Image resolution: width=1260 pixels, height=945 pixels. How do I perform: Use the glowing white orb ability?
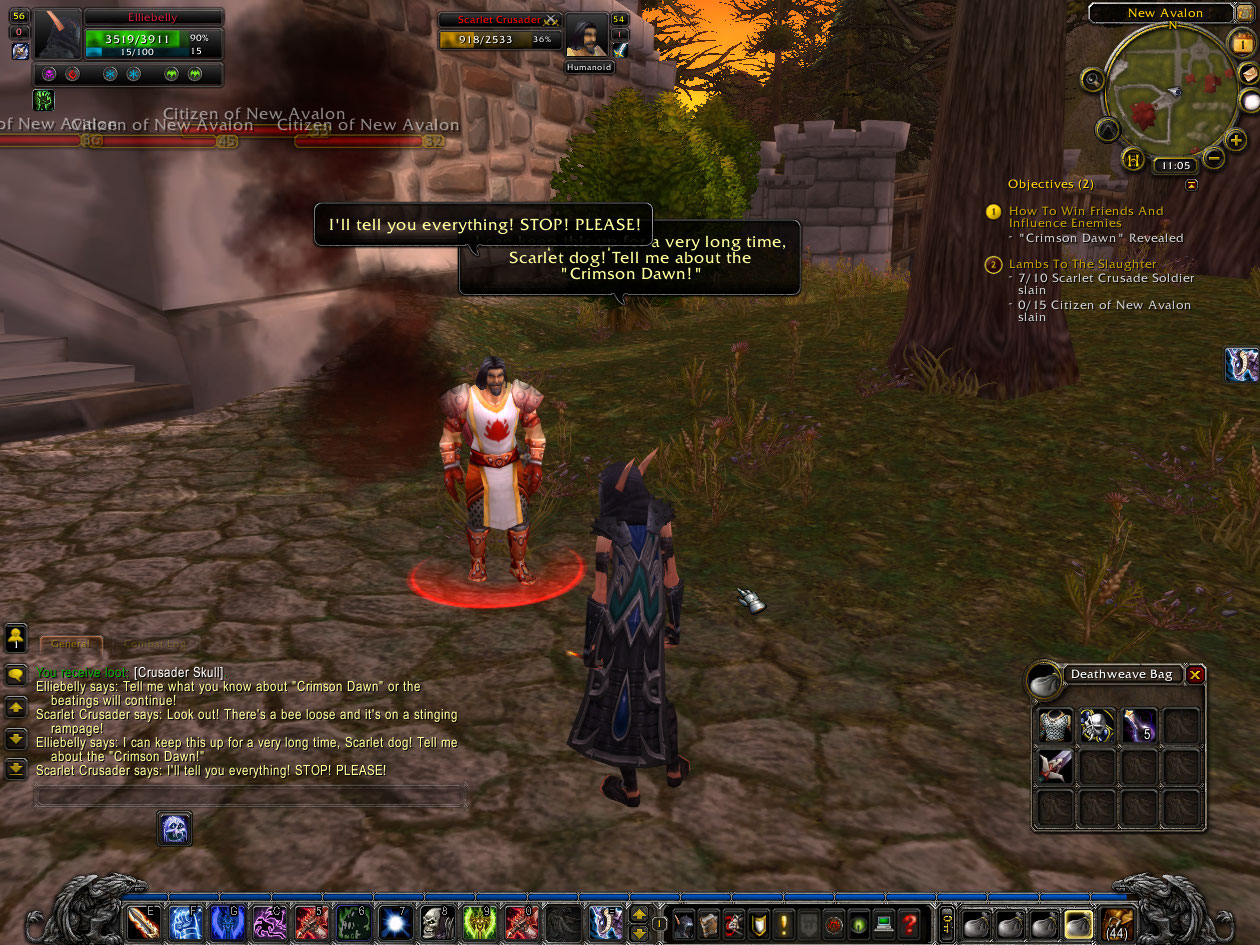pyautogui.click(x=394, y=923)
